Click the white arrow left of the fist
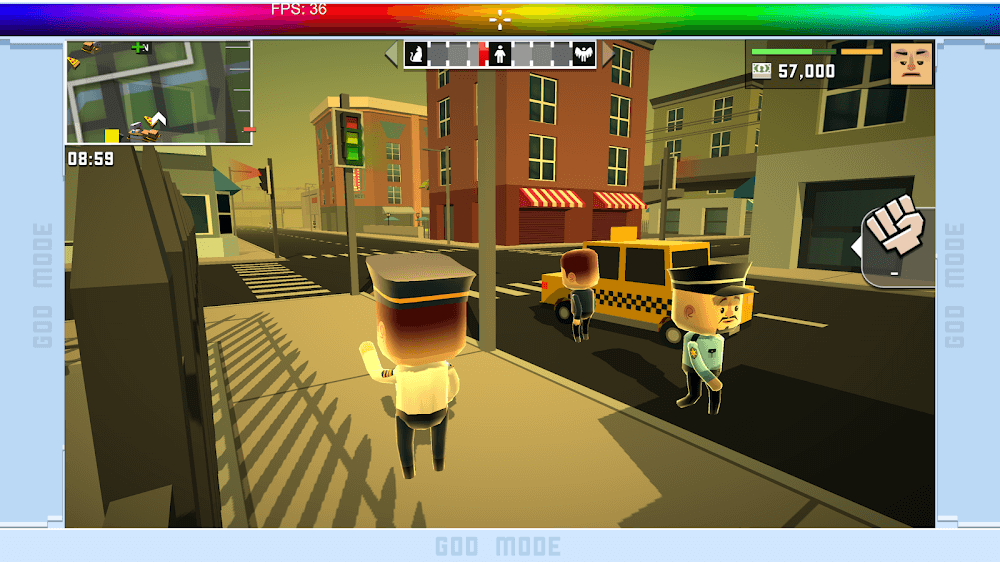Screen dimensions: 1000x562 coord(857,247)
